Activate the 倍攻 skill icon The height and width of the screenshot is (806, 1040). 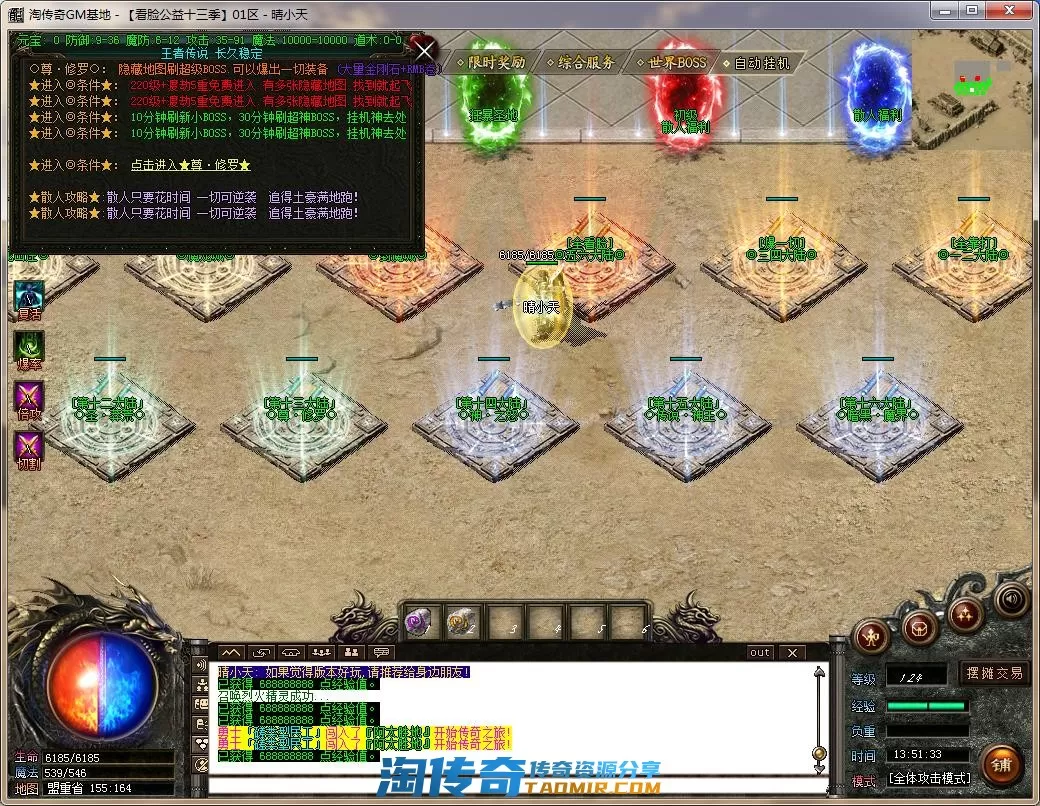click(29, 396)
